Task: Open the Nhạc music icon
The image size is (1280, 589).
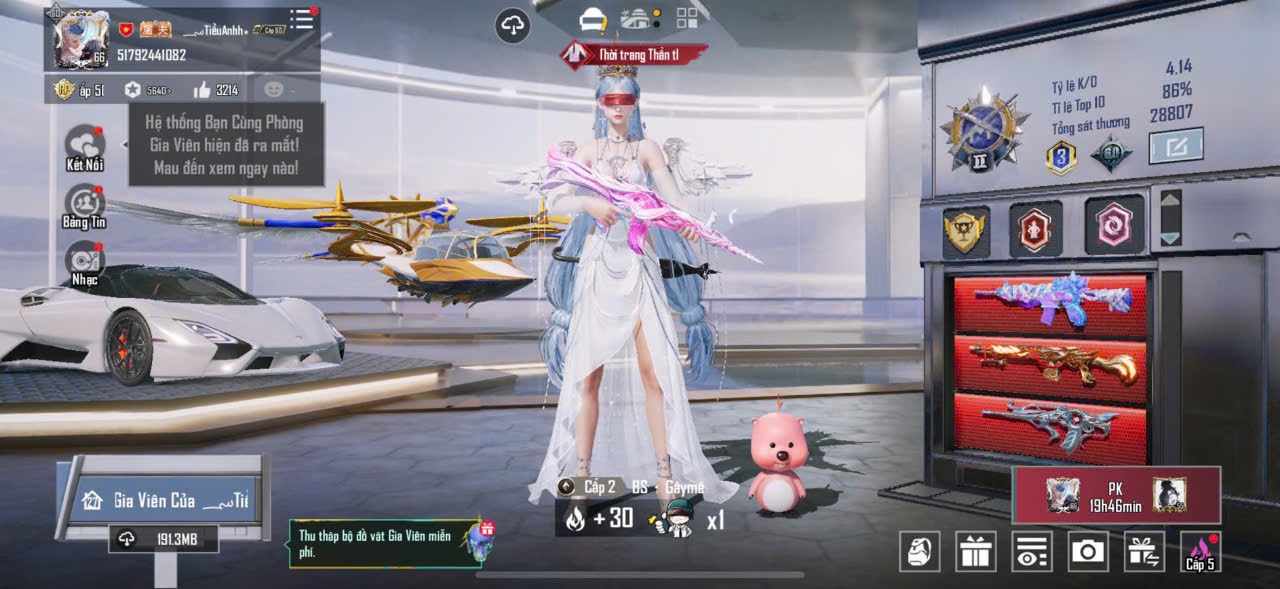Action: pyautogui.click(x=85, y=260)
